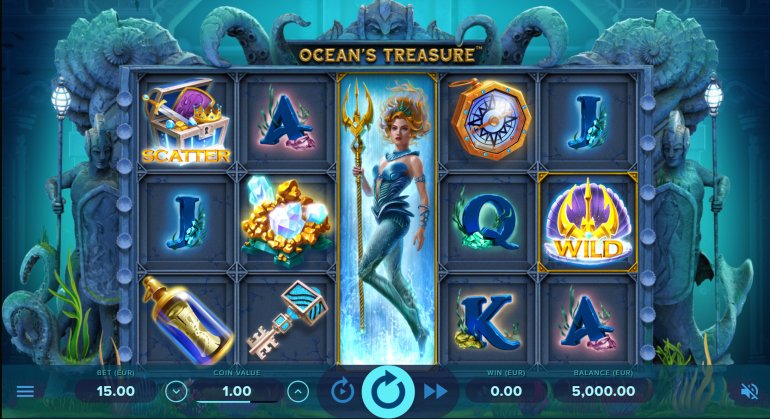Viewport: 770px width, 419px height.
Task: Decrease the coin value
Action: (176, 391)
